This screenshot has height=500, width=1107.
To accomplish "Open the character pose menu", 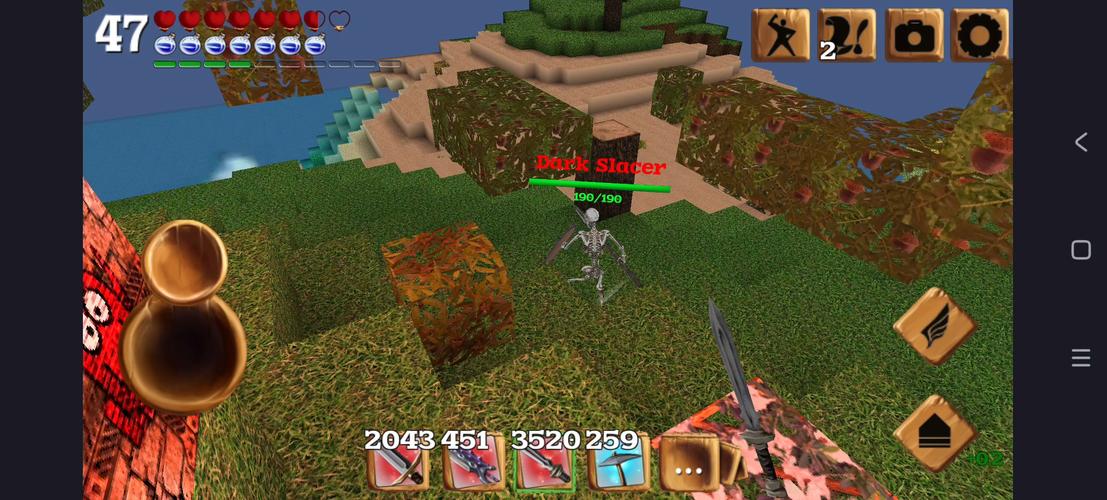I will pyautogui.click(x=780, y=36).
